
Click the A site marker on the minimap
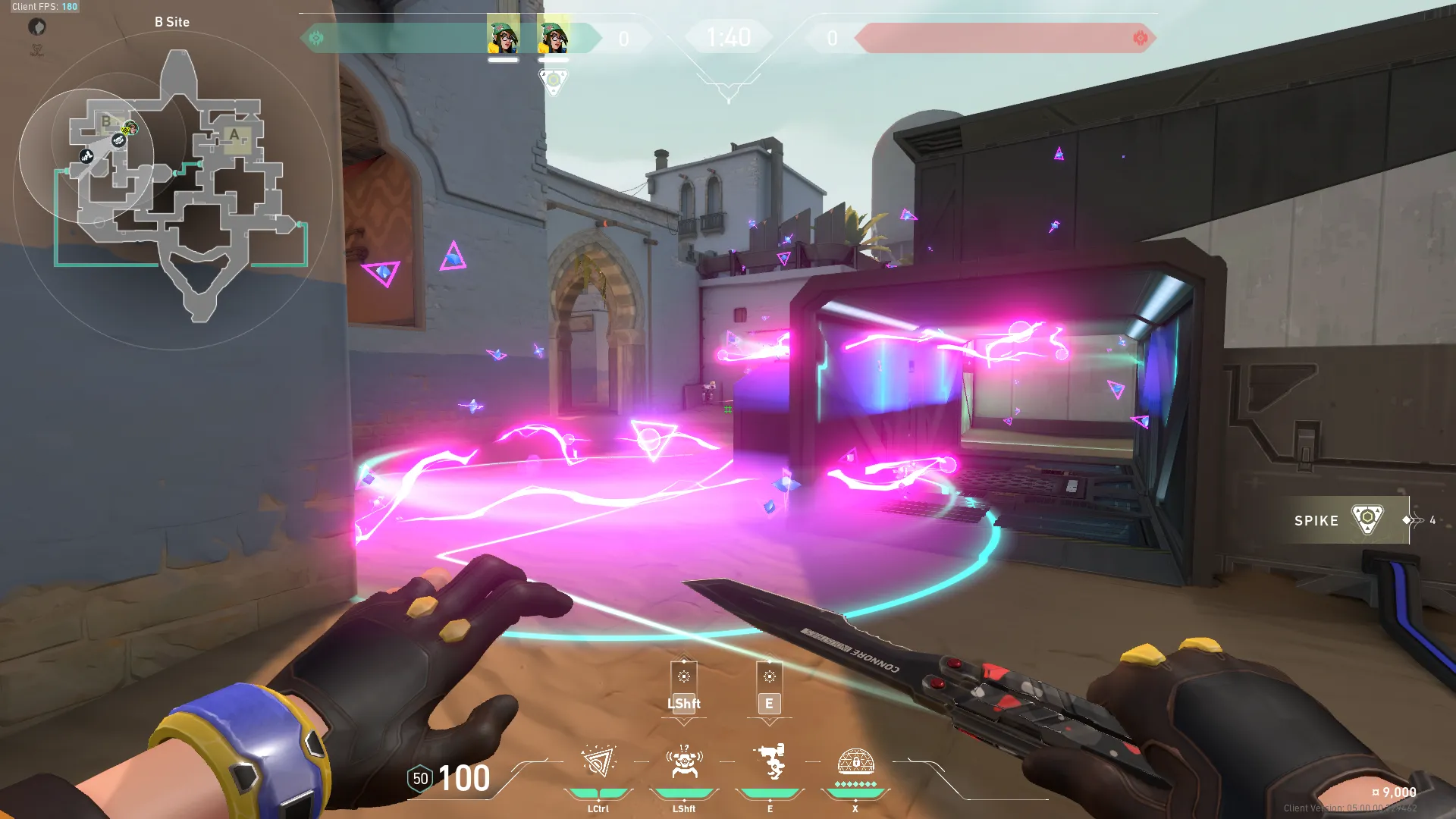tap(234, 136)
